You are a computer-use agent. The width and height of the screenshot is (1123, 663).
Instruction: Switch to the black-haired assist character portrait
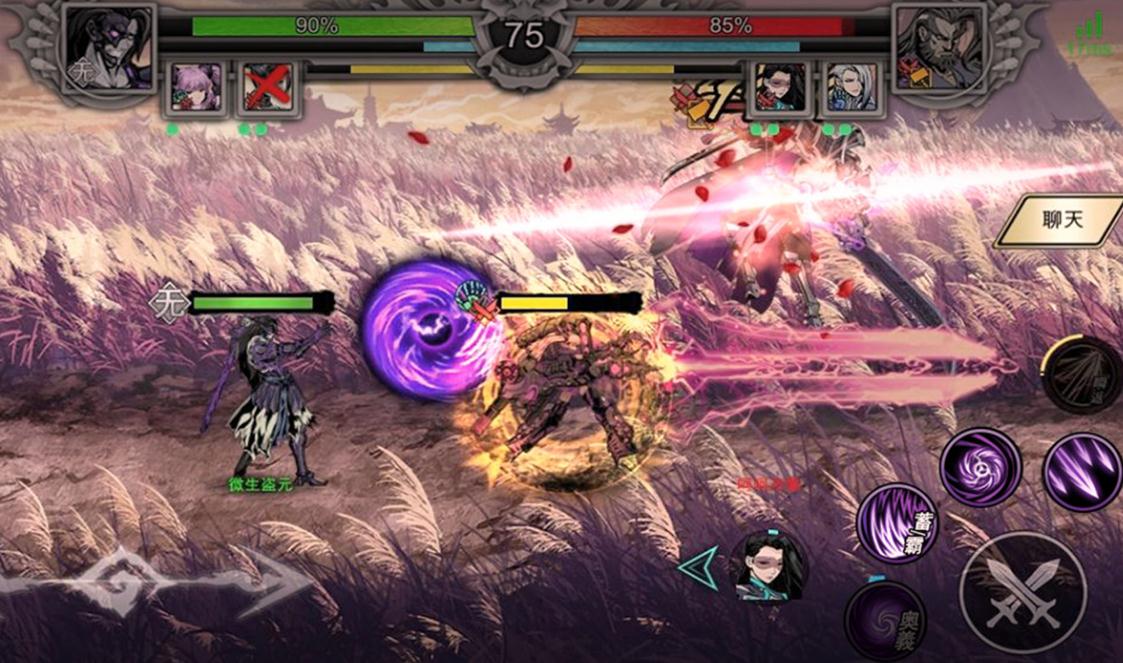click(769, 565)
